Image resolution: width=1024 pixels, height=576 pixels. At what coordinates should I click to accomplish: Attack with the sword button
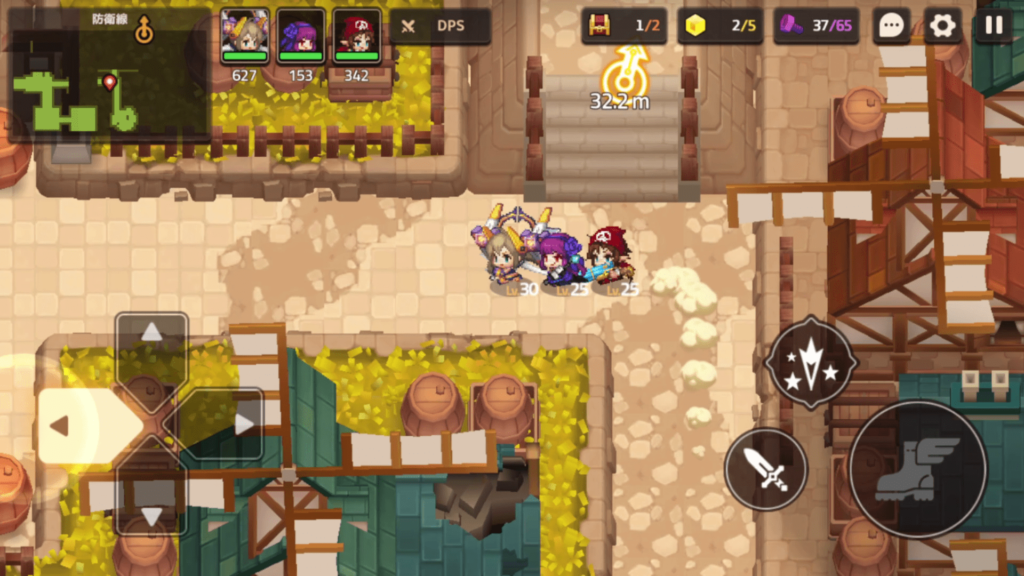(x=766, y=469)
